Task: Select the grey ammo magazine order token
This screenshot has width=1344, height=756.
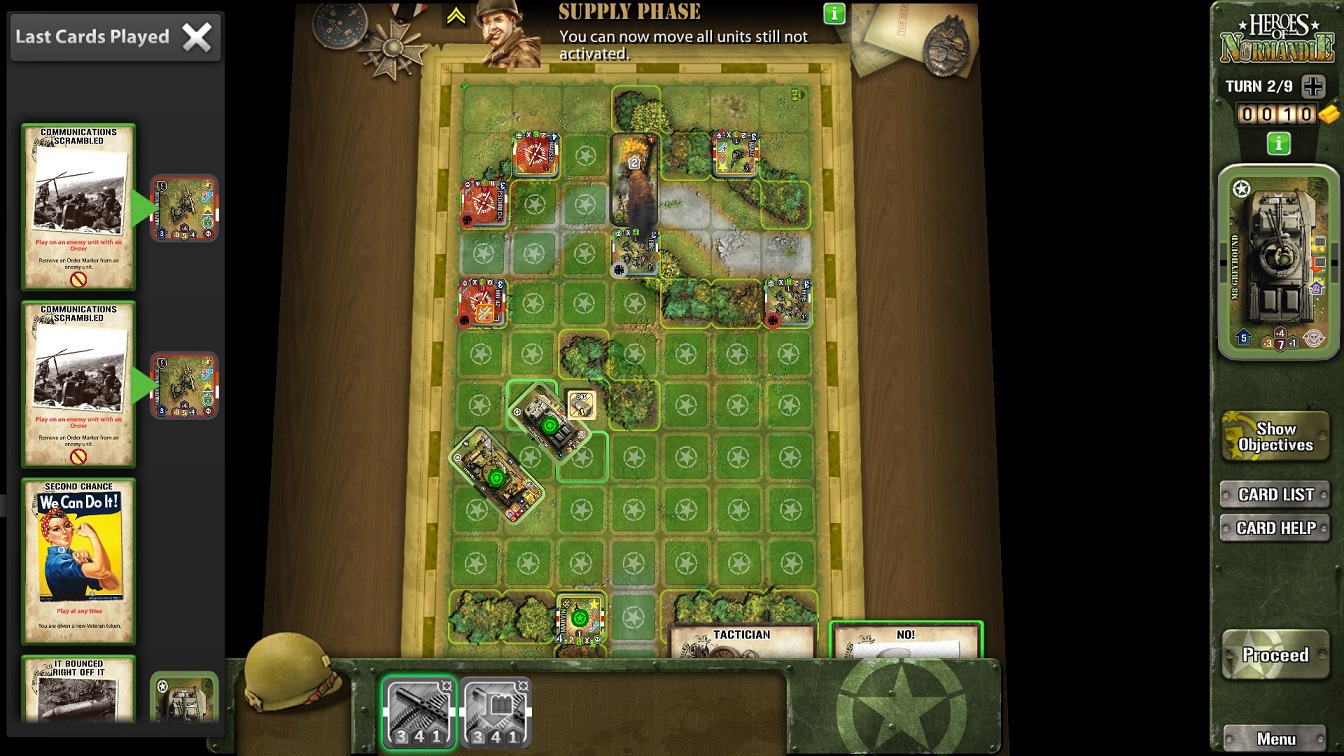Action: coord(495,713)
